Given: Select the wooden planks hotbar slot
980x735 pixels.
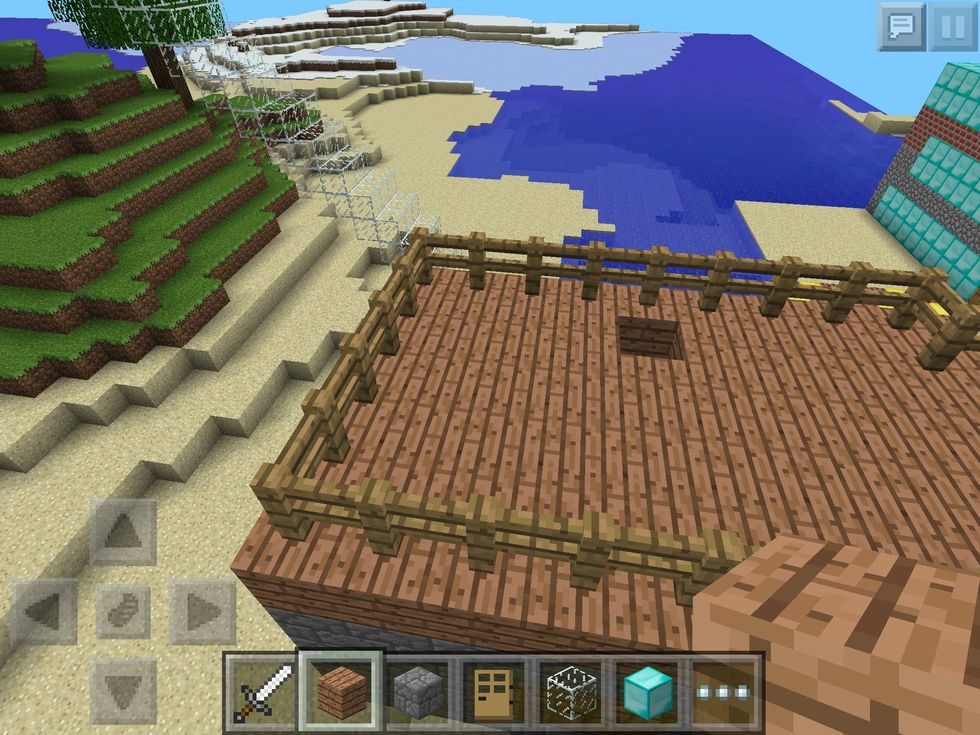Looking at the screenshot, I should pos(341,691).
